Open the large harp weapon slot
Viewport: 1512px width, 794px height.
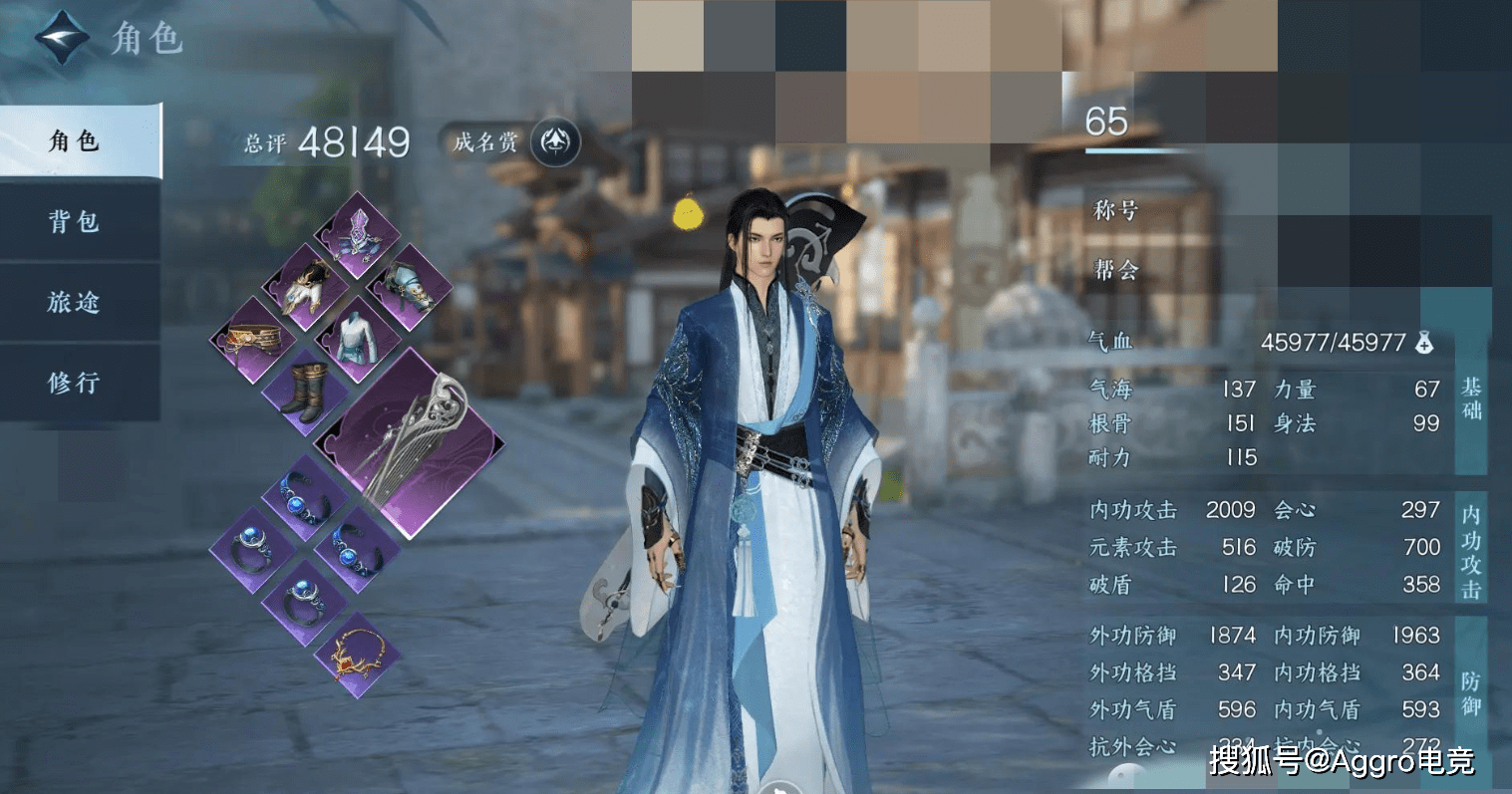click(411, 443)
